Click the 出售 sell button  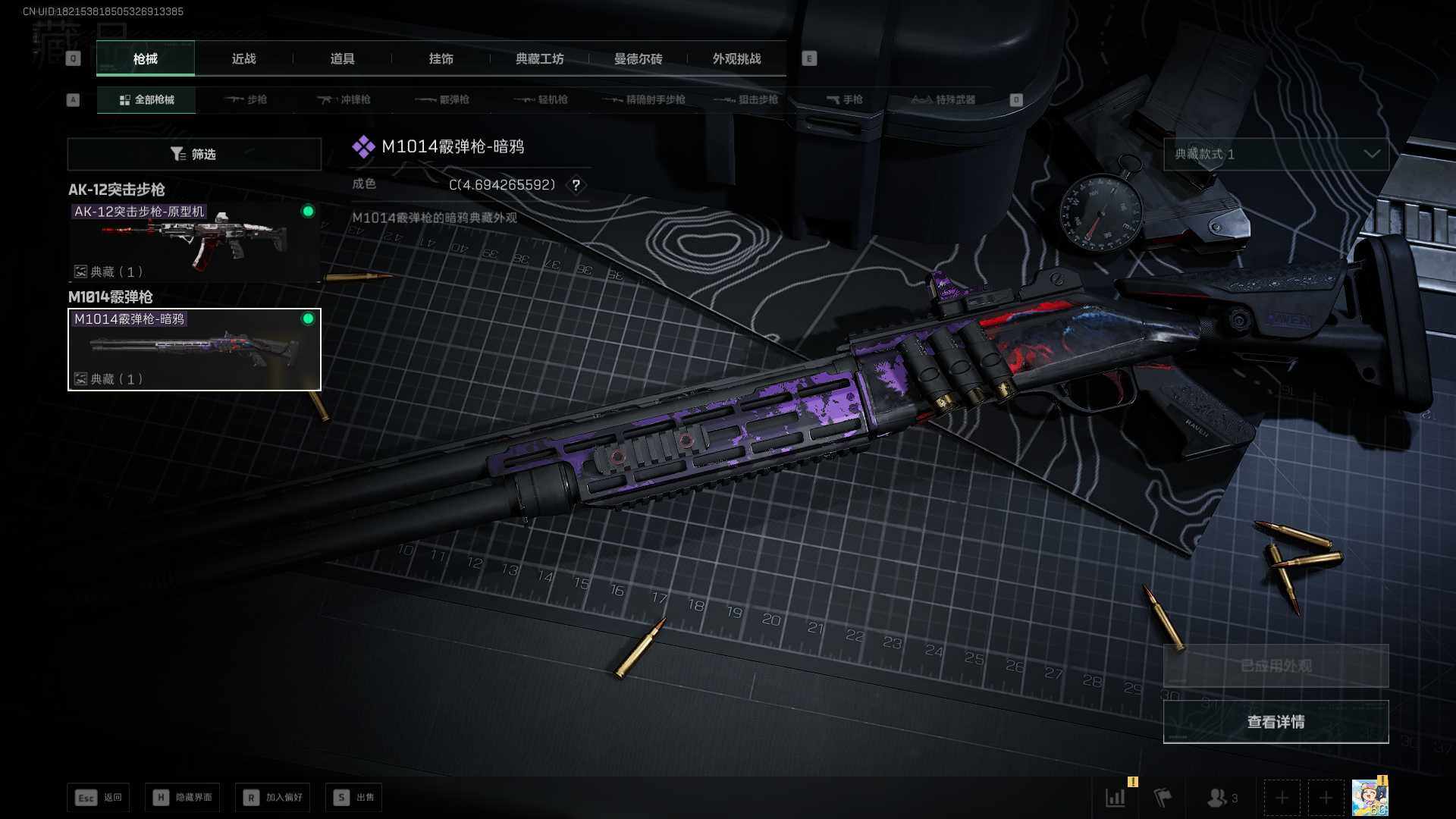coord(353,797)
